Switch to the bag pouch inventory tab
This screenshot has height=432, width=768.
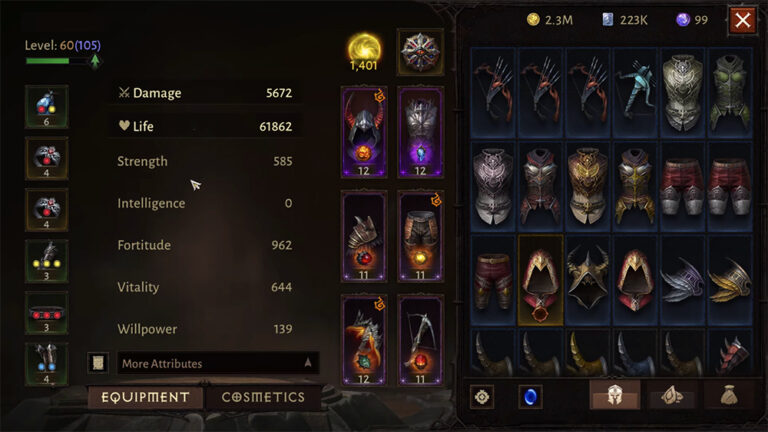[728, 397]
